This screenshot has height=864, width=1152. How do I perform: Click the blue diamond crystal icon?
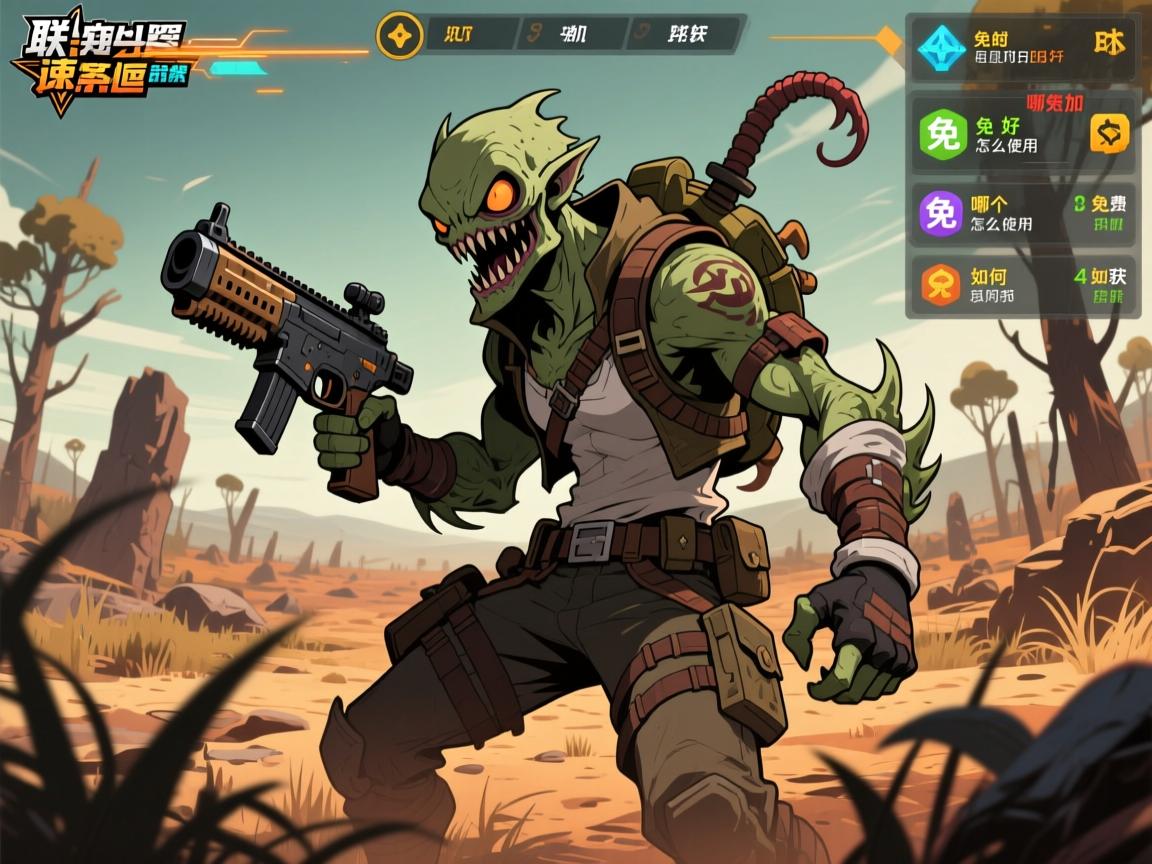coord(941,46)
